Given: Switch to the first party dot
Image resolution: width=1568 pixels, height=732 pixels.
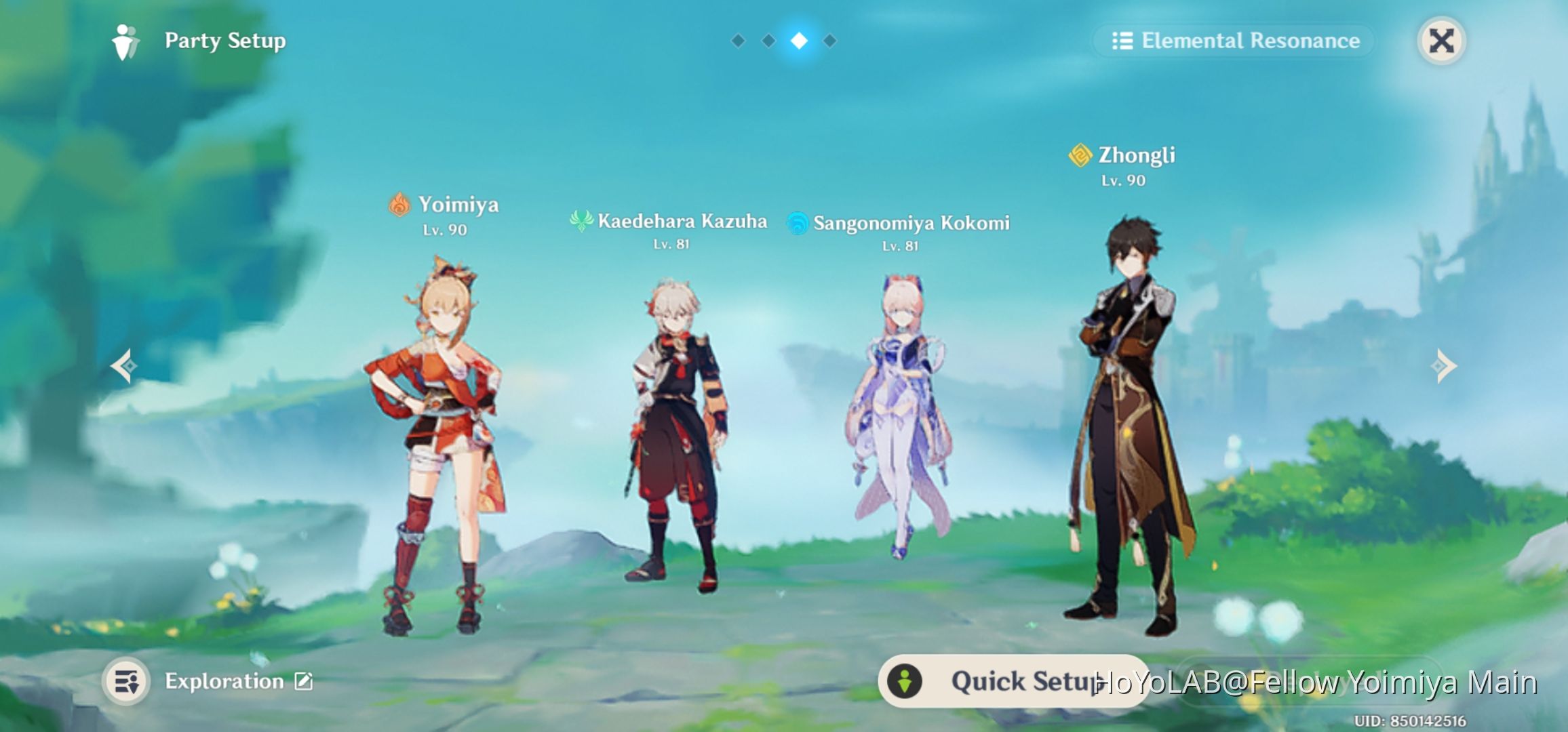Looking at the screenshot, I should 739,41.
